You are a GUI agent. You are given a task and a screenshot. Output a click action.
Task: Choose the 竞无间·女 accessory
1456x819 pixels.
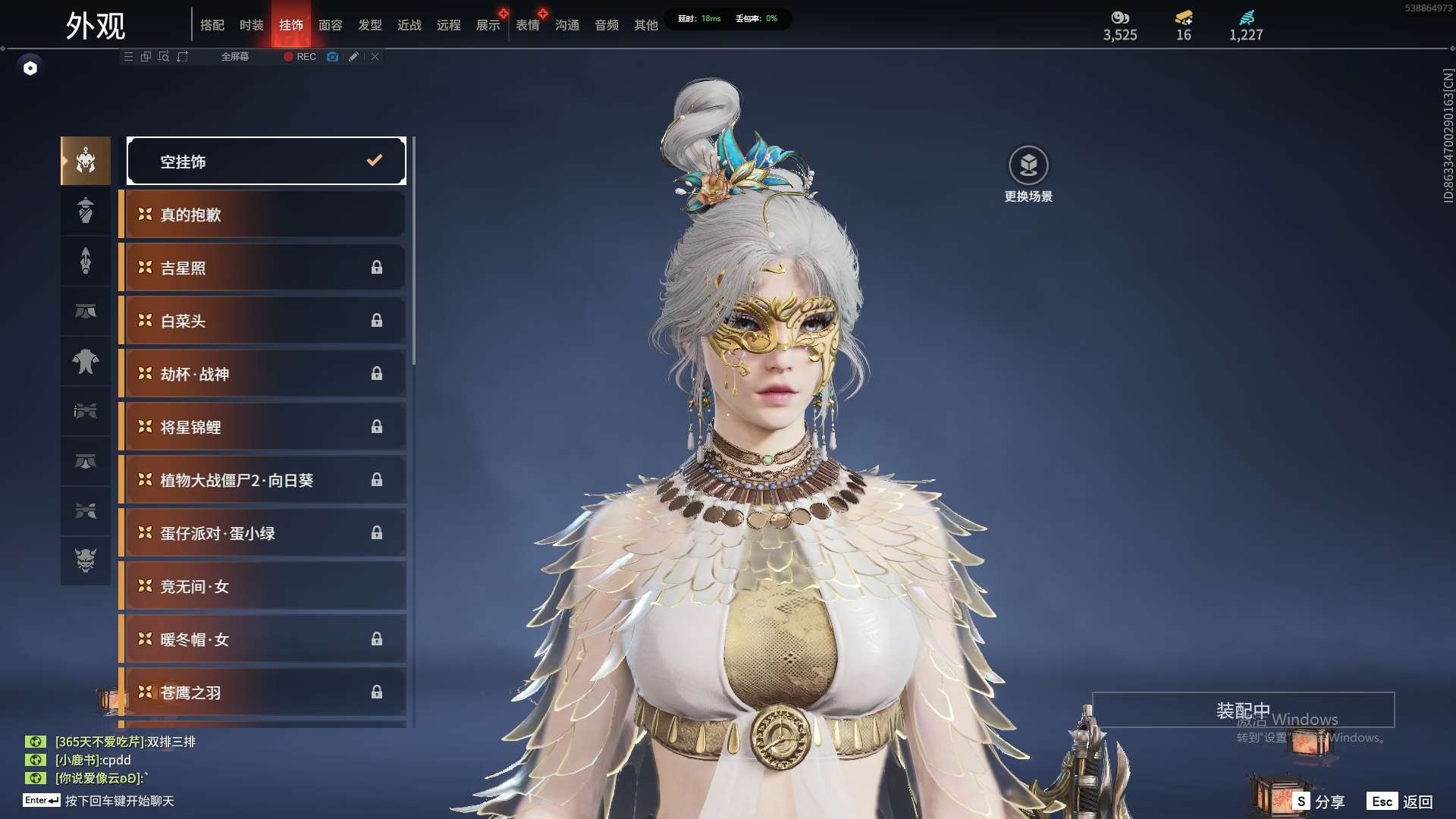(x=264, y=586)
